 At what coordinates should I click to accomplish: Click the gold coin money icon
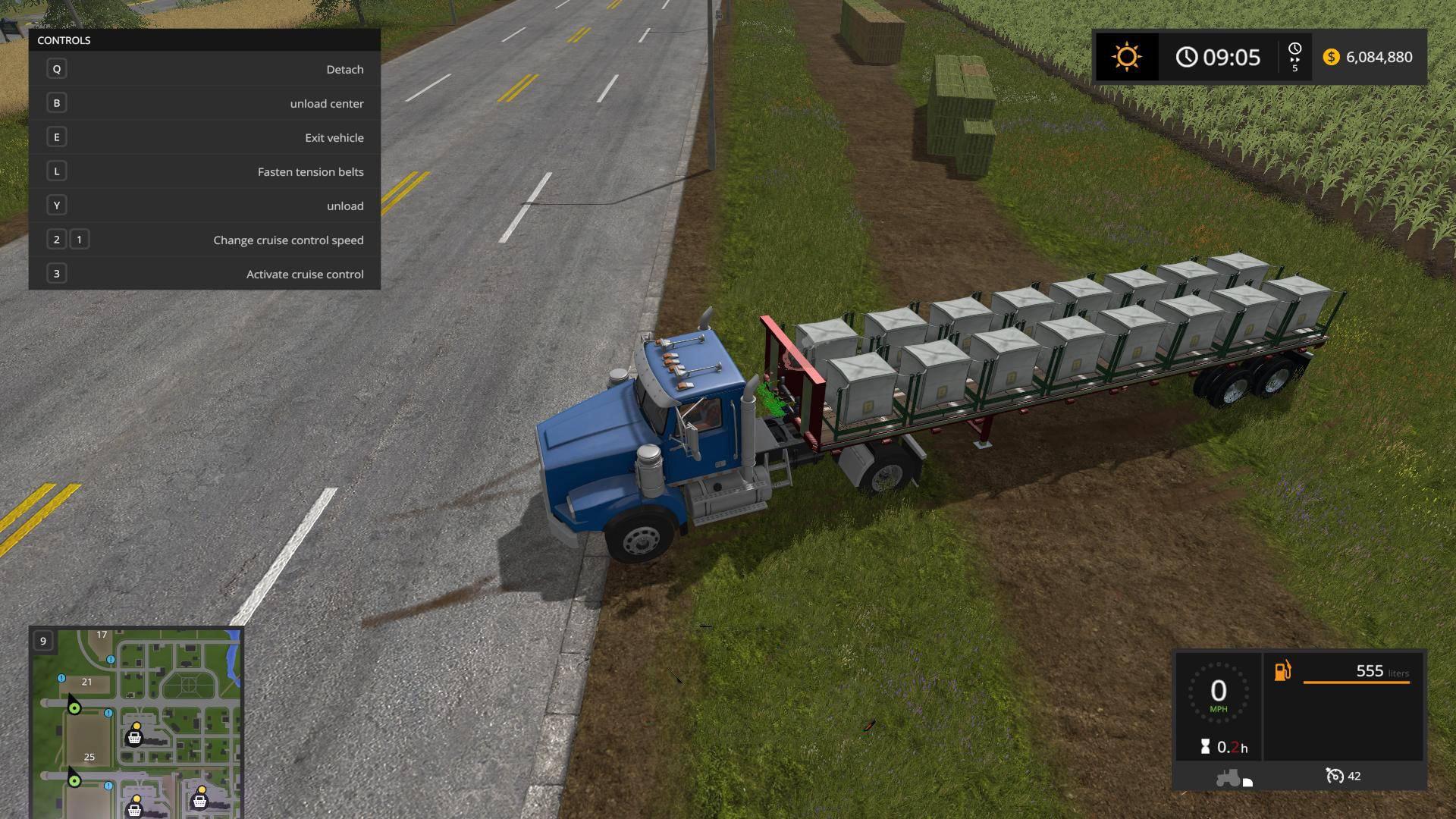pos(1331,57)
